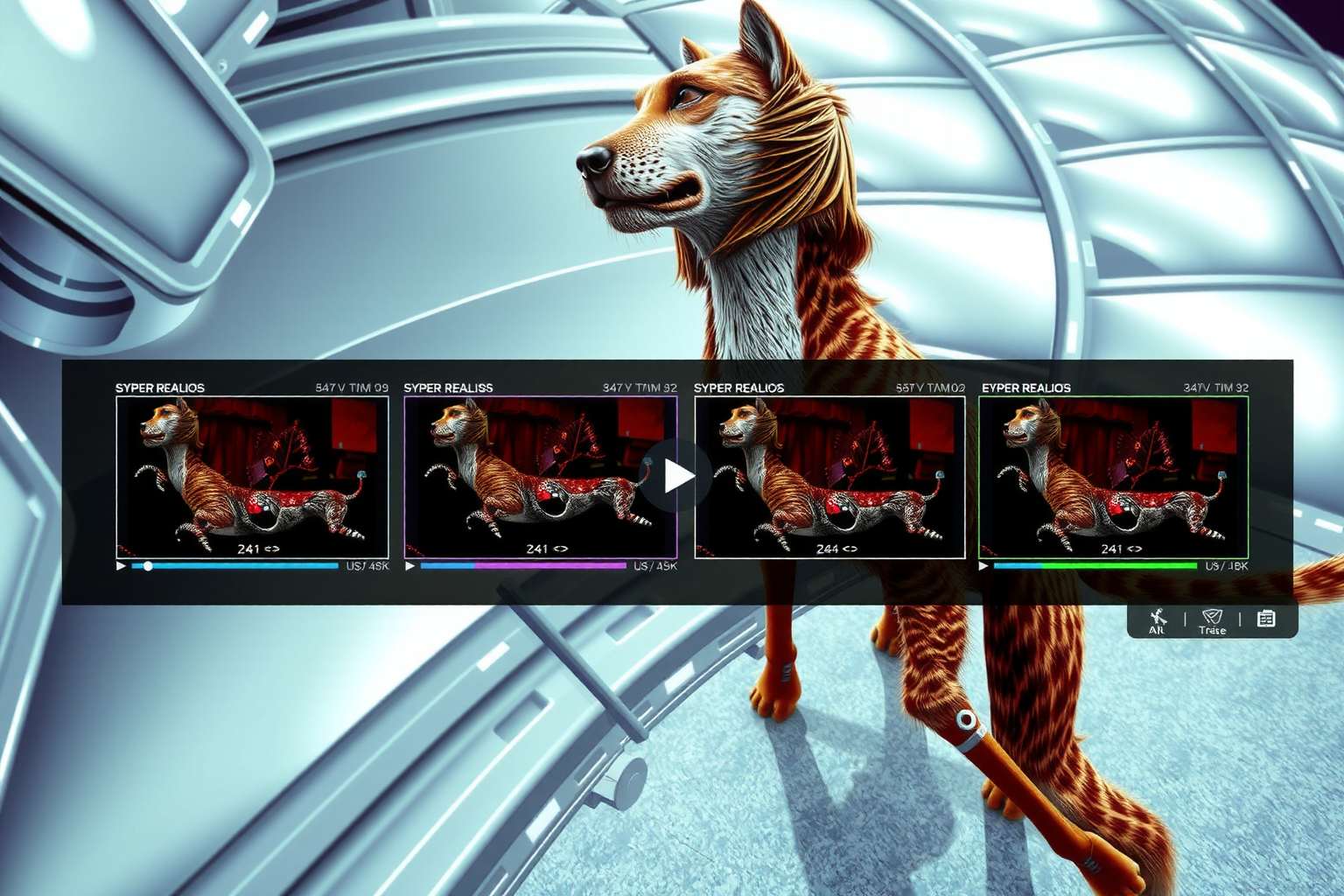Open the clipboard list icon

click(1265, 619)
